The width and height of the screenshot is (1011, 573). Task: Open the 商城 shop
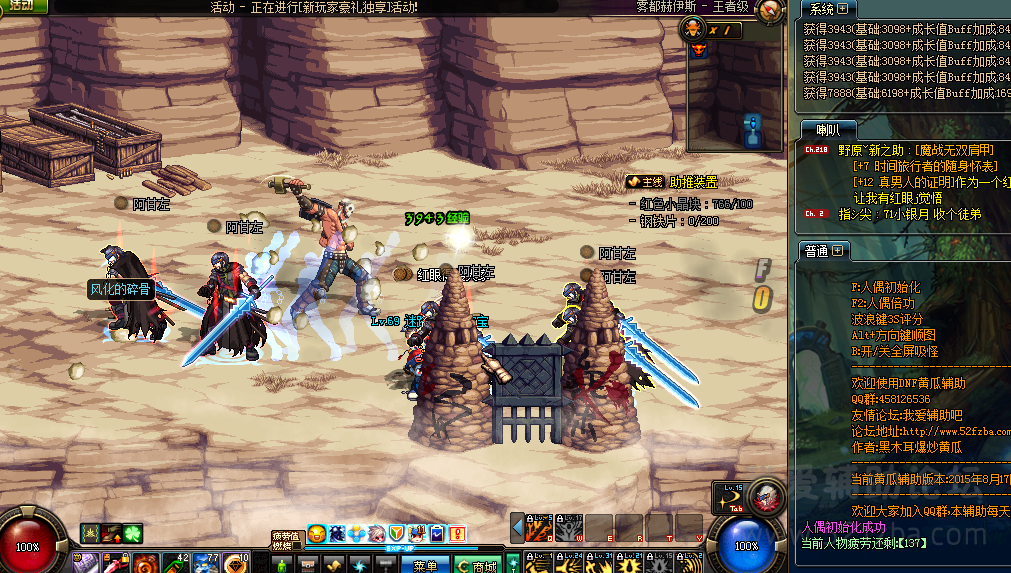(477, 565)
